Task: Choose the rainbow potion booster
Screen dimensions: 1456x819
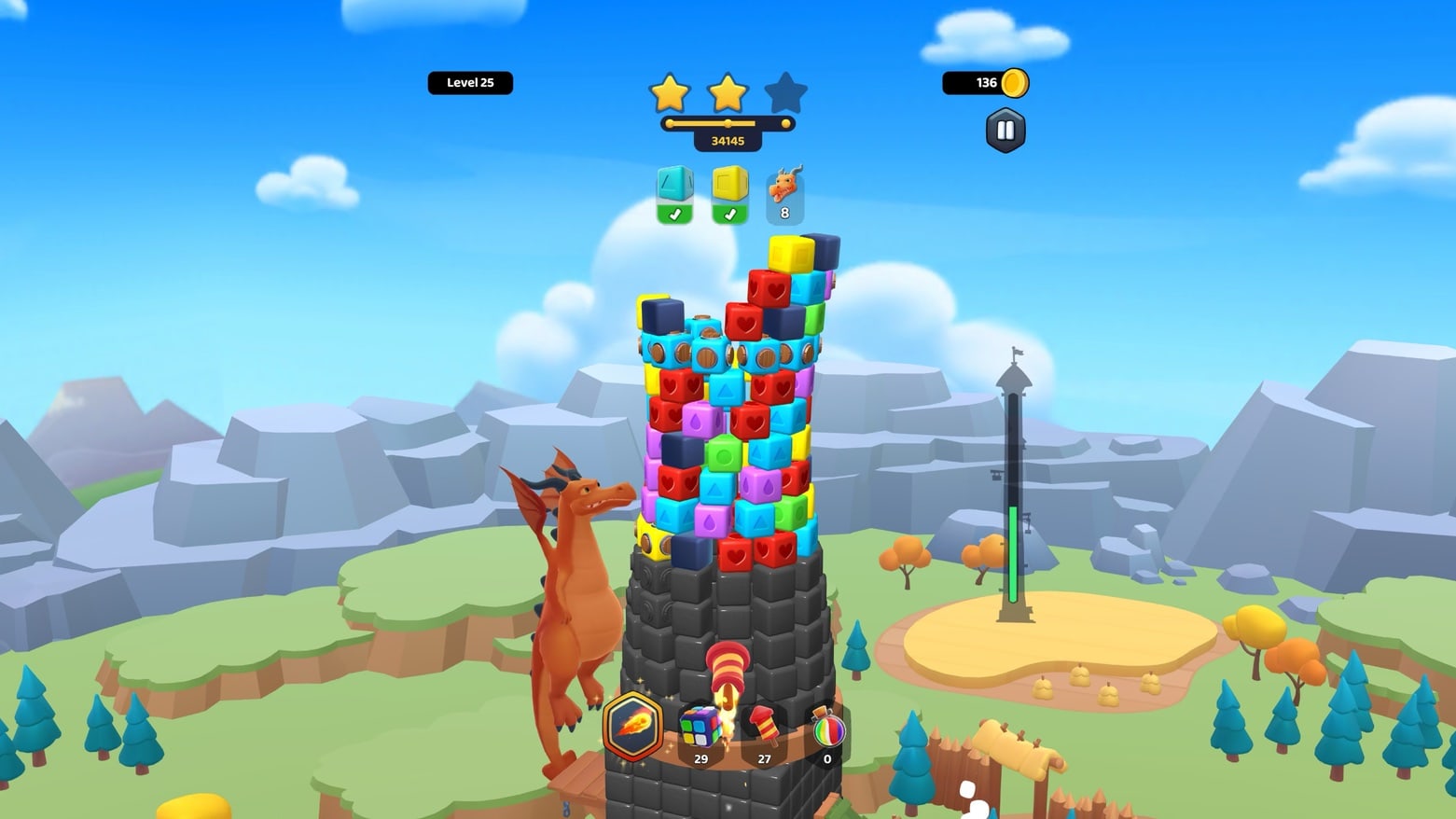Action: click(x=827, y=729)
